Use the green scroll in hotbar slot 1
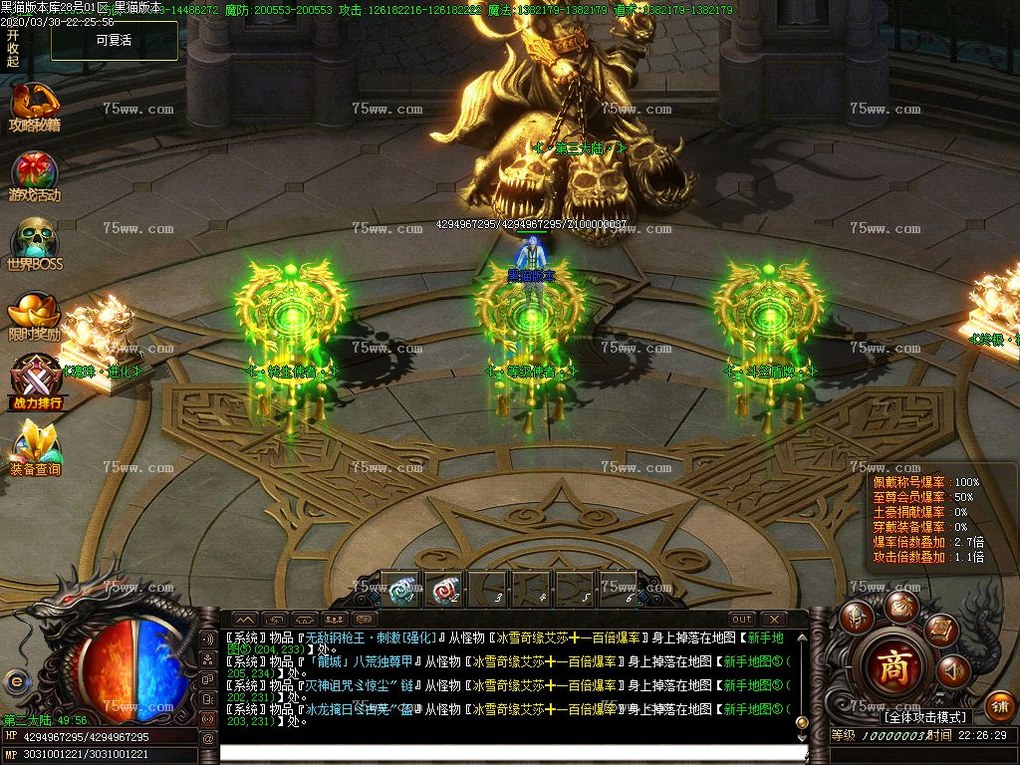This screenshot has width=1020, height=765. pos(403,590)
